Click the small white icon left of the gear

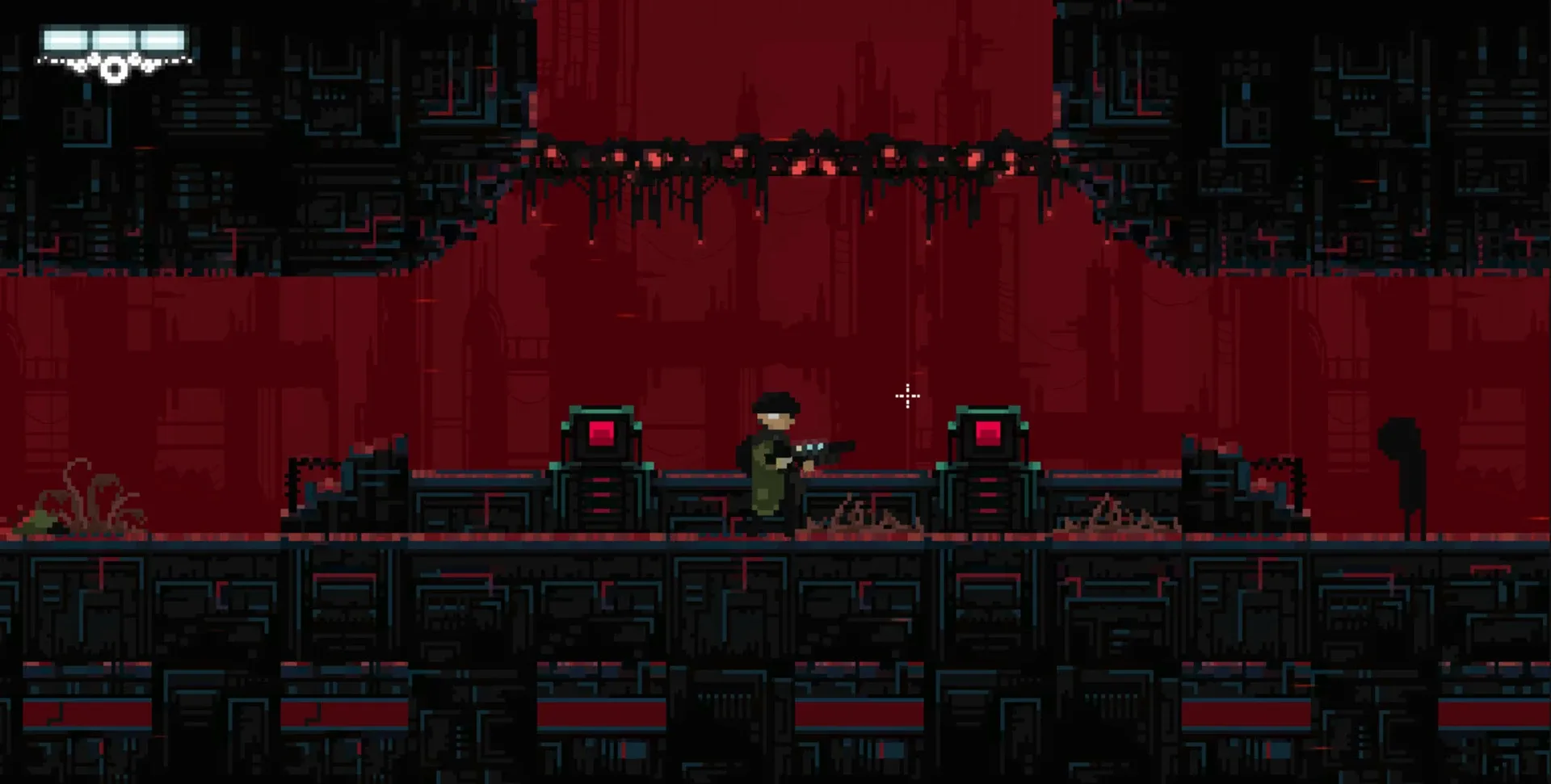coord(79,66)
